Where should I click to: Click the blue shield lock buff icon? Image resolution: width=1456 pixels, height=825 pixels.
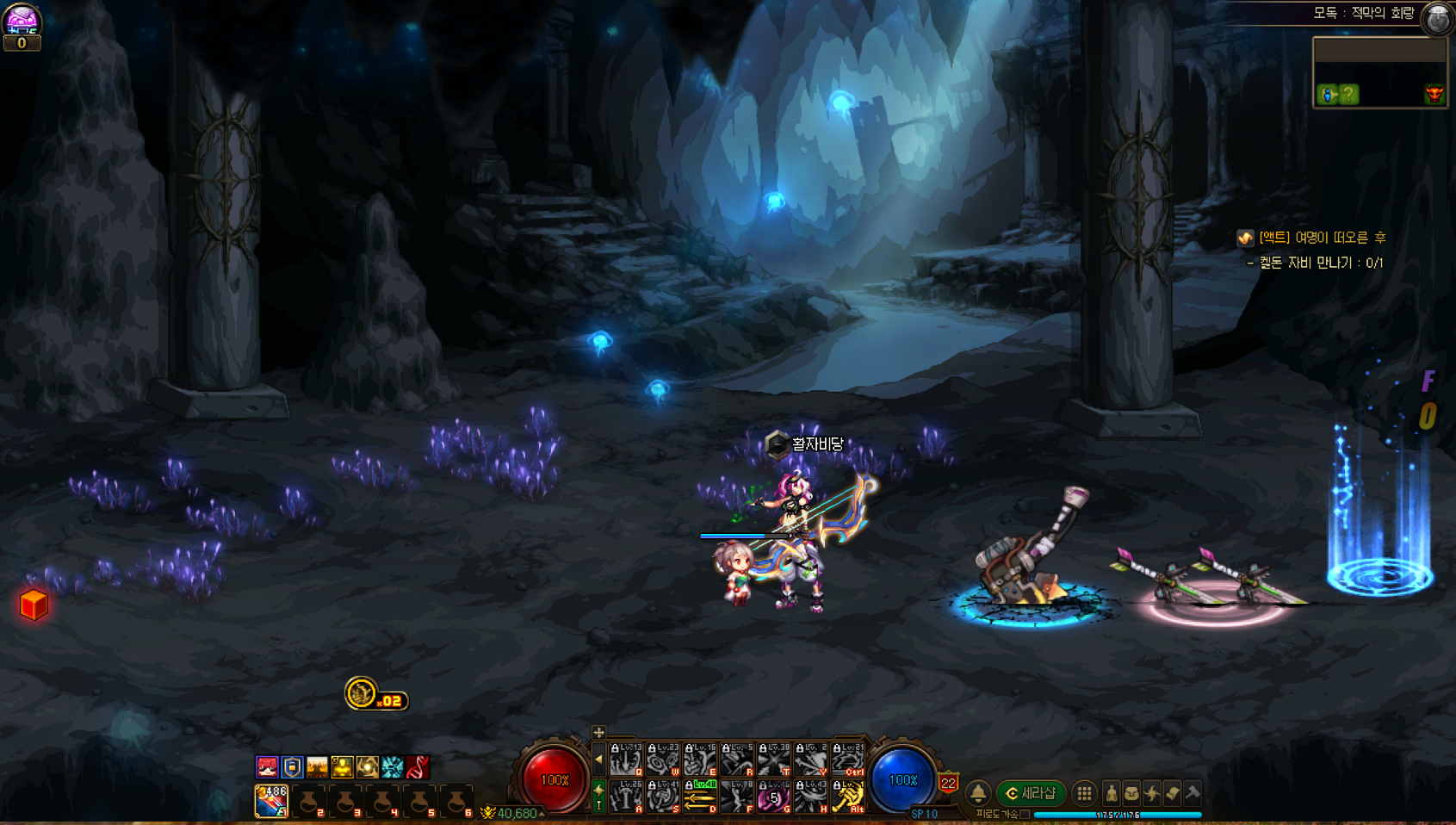click(293, 766)
